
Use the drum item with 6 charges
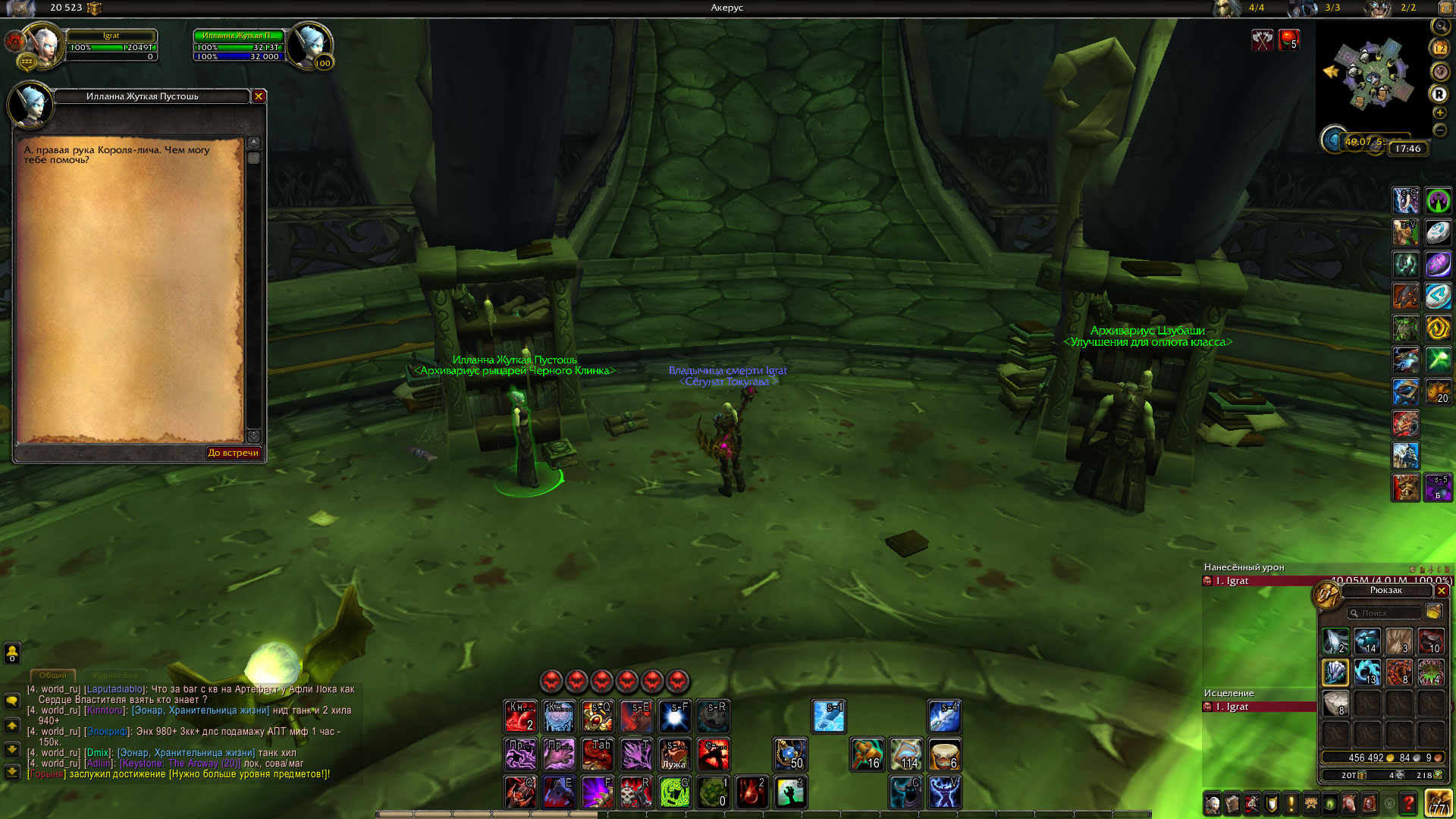coord(944,754)
